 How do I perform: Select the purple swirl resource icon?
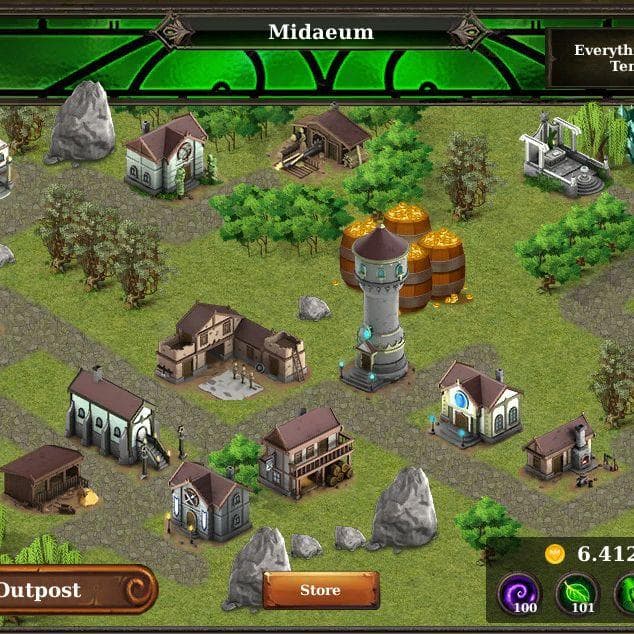(x=519, y=593)
